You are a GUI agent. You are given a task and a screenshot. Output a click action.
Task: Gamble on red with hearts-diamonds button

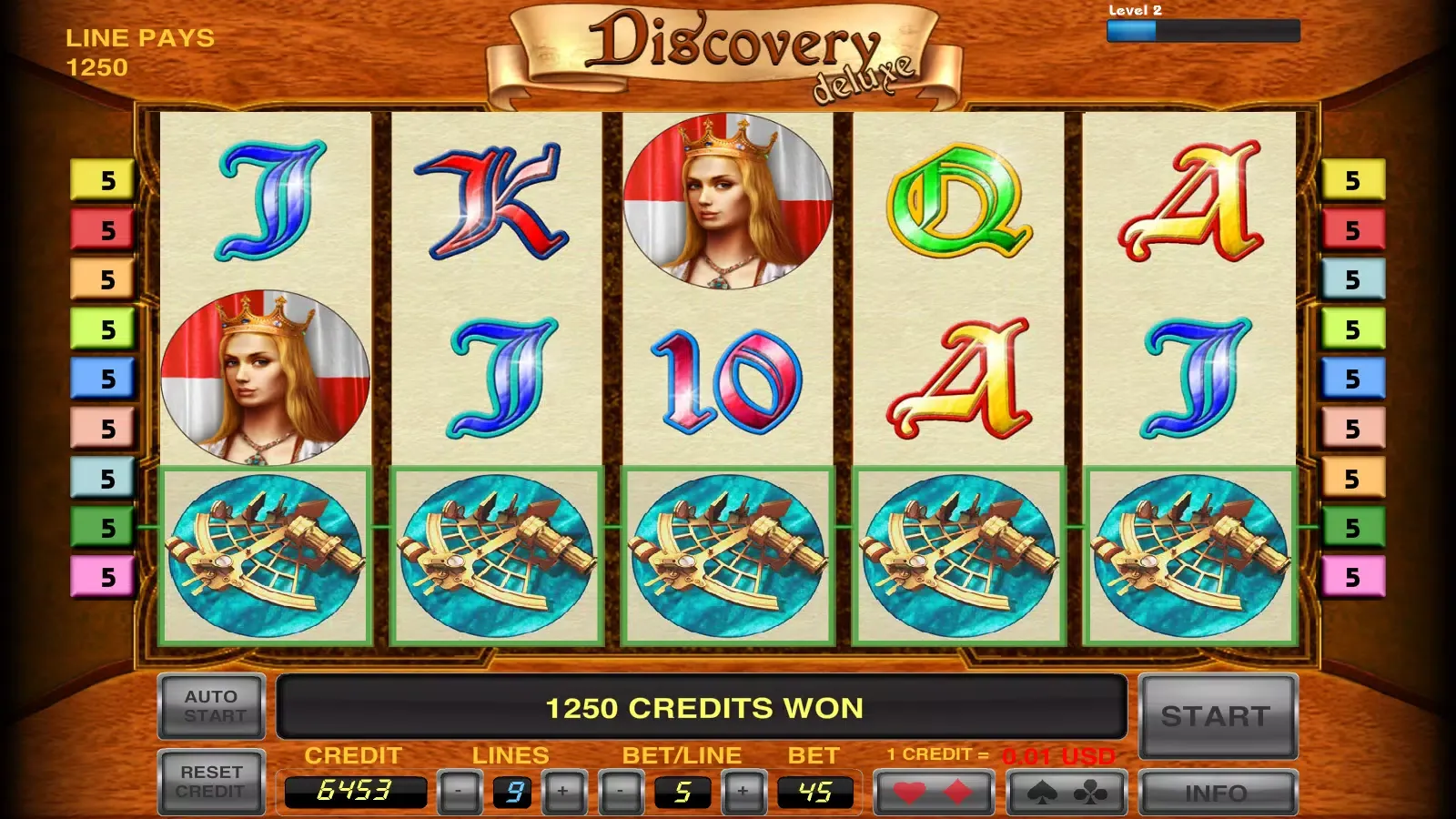[933, 793]
